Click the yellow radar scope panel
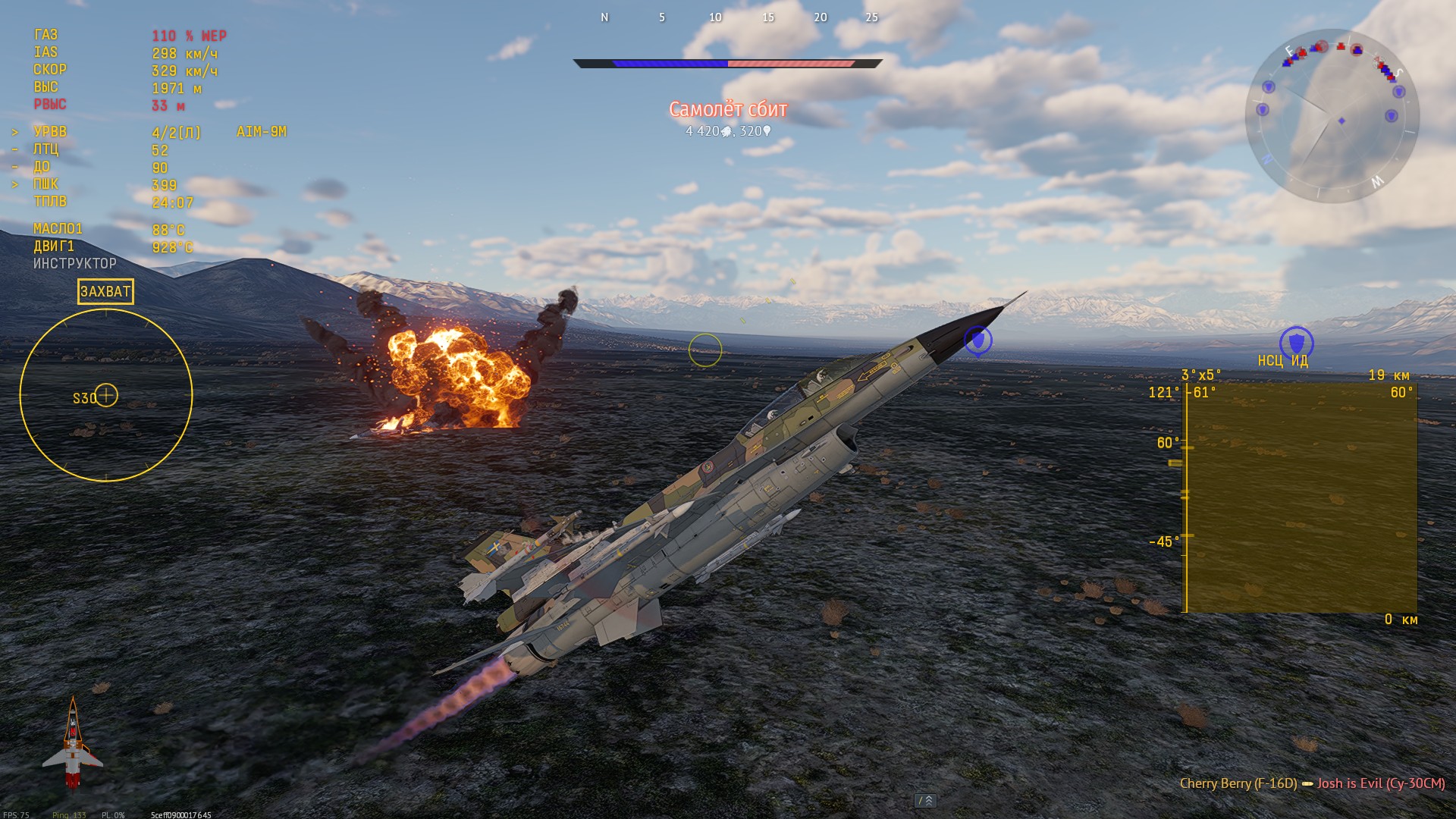The width and height of the screenshot is (1456, 819). click(1301, 497)
